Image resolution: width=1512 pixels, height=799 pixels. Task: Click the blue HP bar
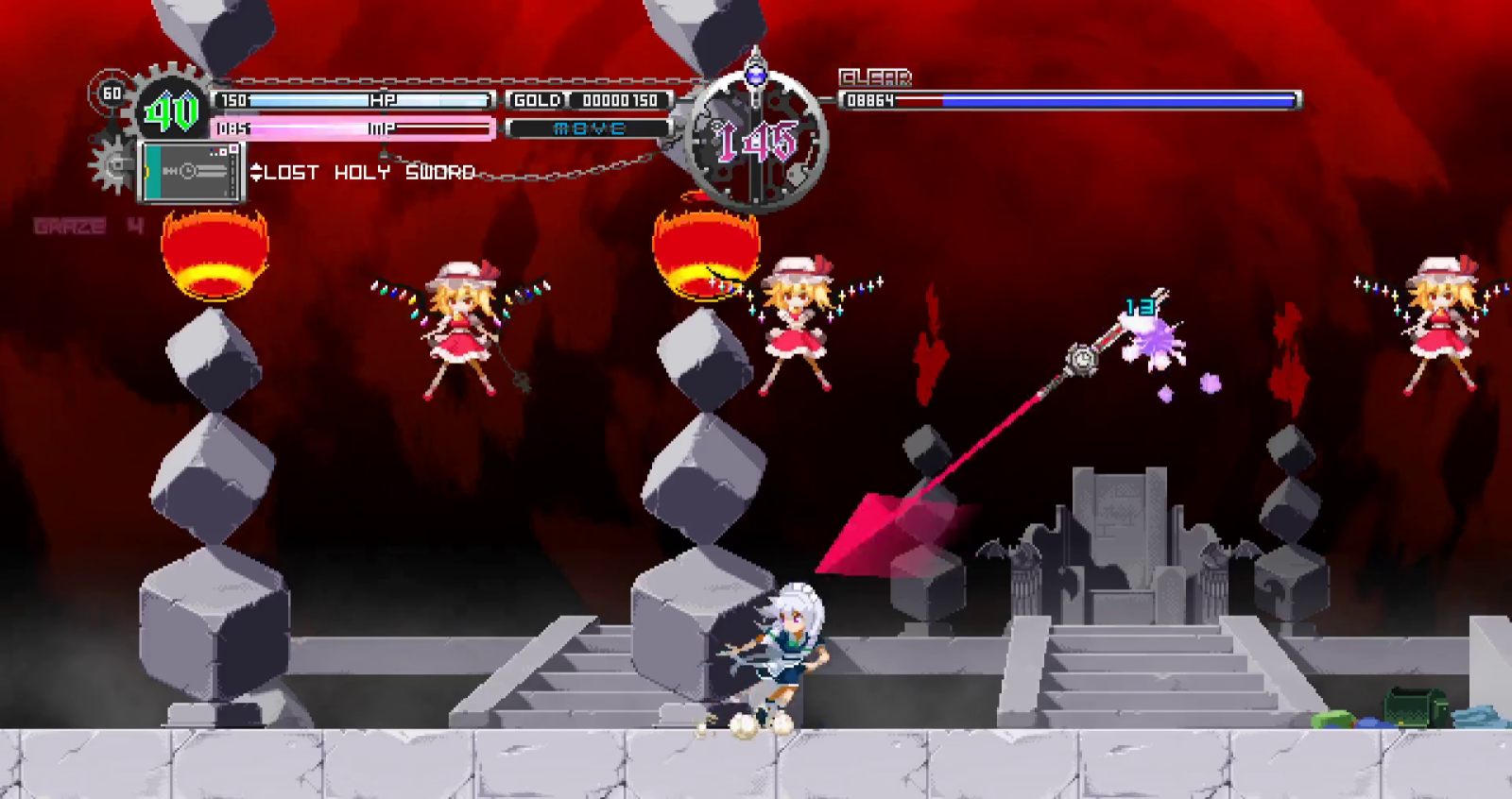[359, 98]
